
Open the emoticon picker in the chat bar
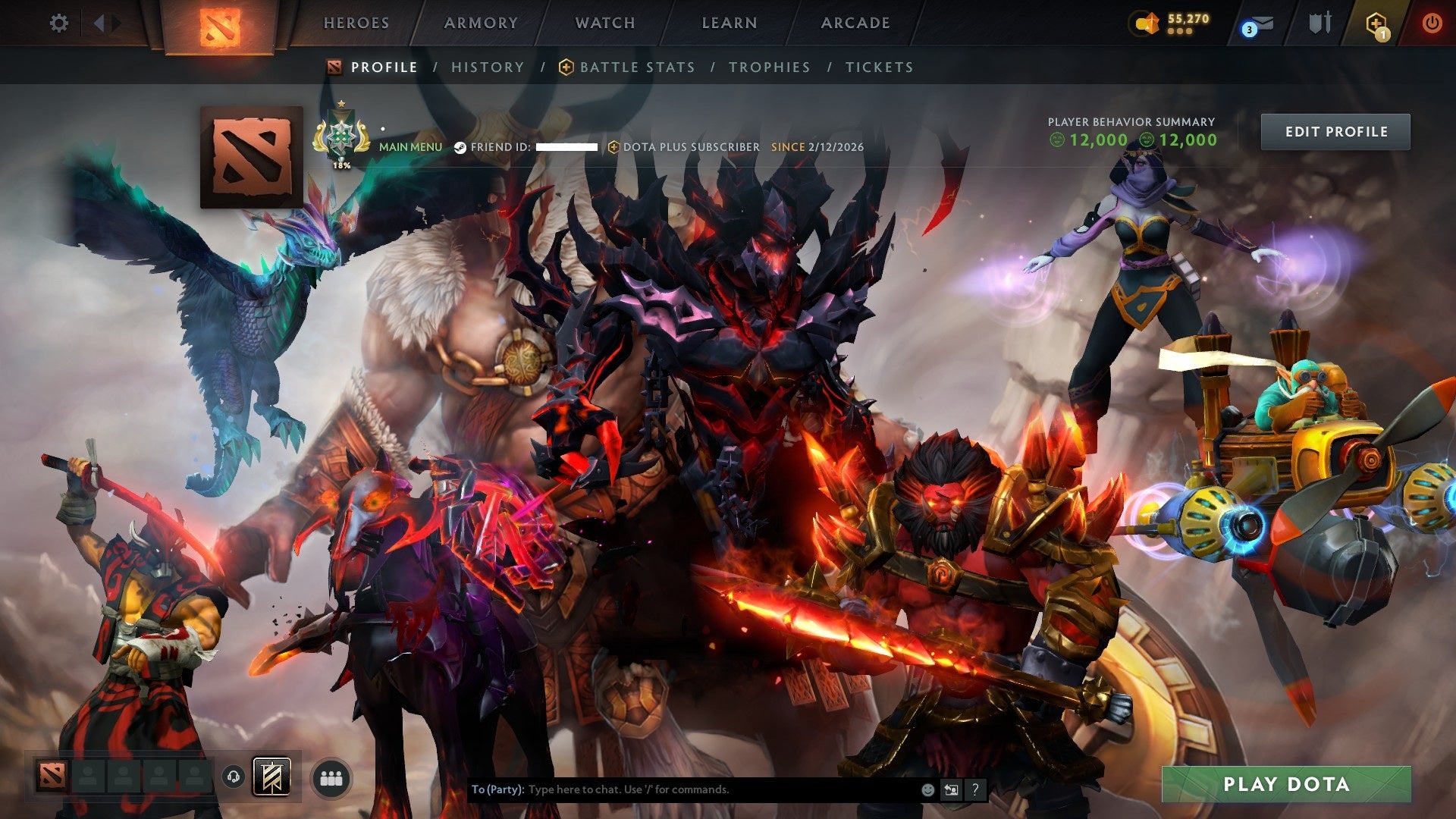pyautogui.click(x=927, y=789)
